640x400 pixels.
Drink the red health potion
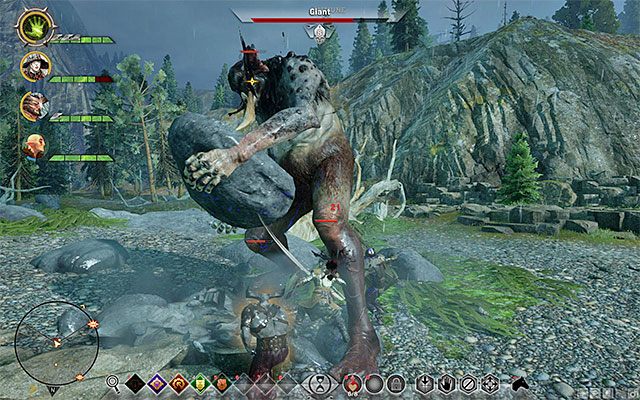click(352, 382)
